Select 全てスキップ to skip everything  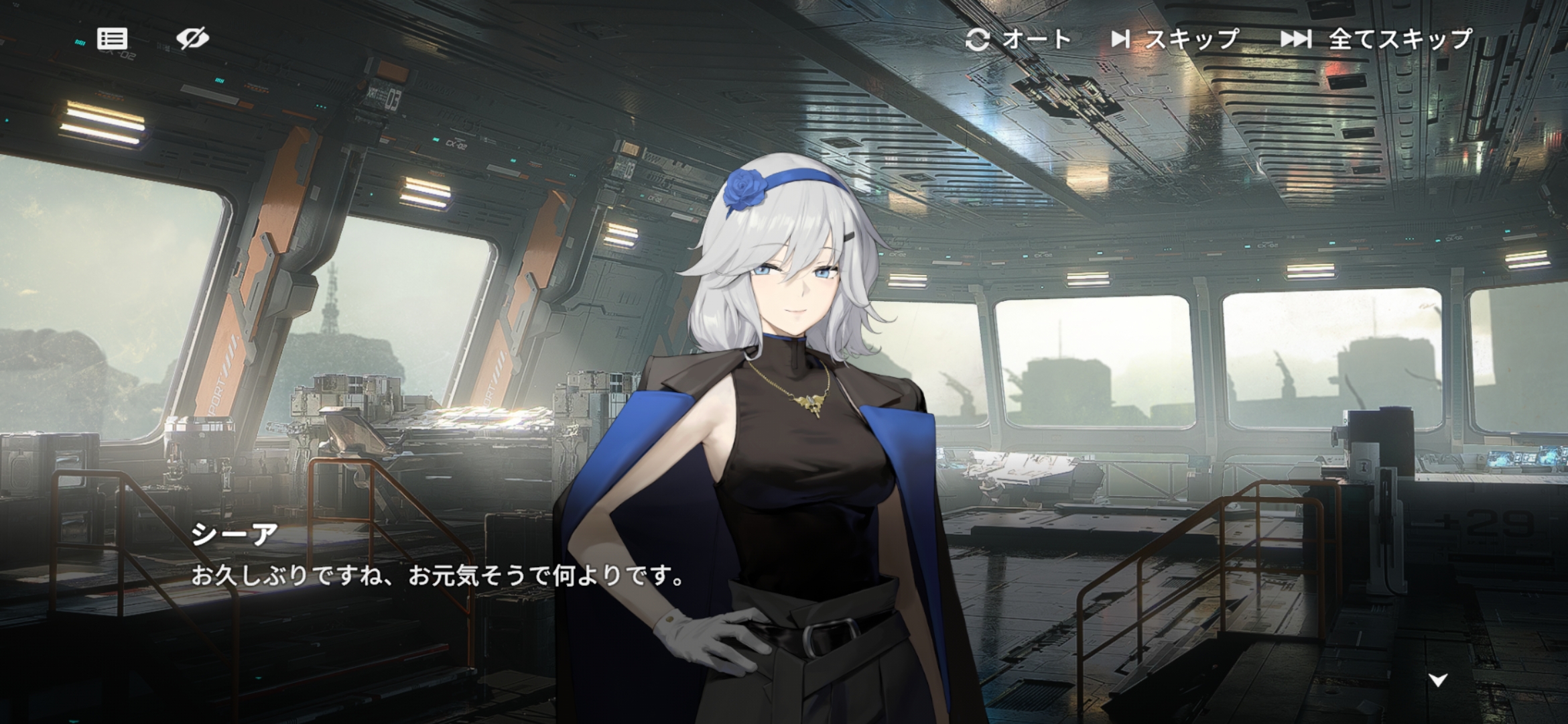pos(1376,40)
